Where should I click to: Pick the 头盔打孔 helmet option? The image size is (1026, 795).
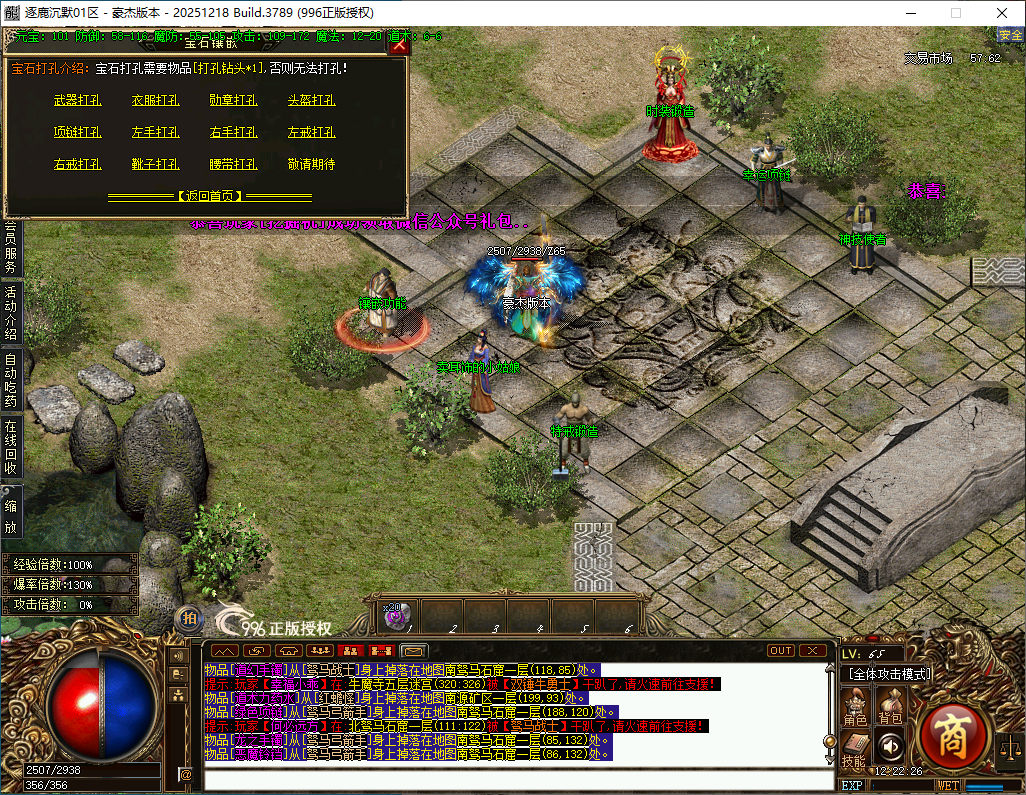[x=312, y=101]
